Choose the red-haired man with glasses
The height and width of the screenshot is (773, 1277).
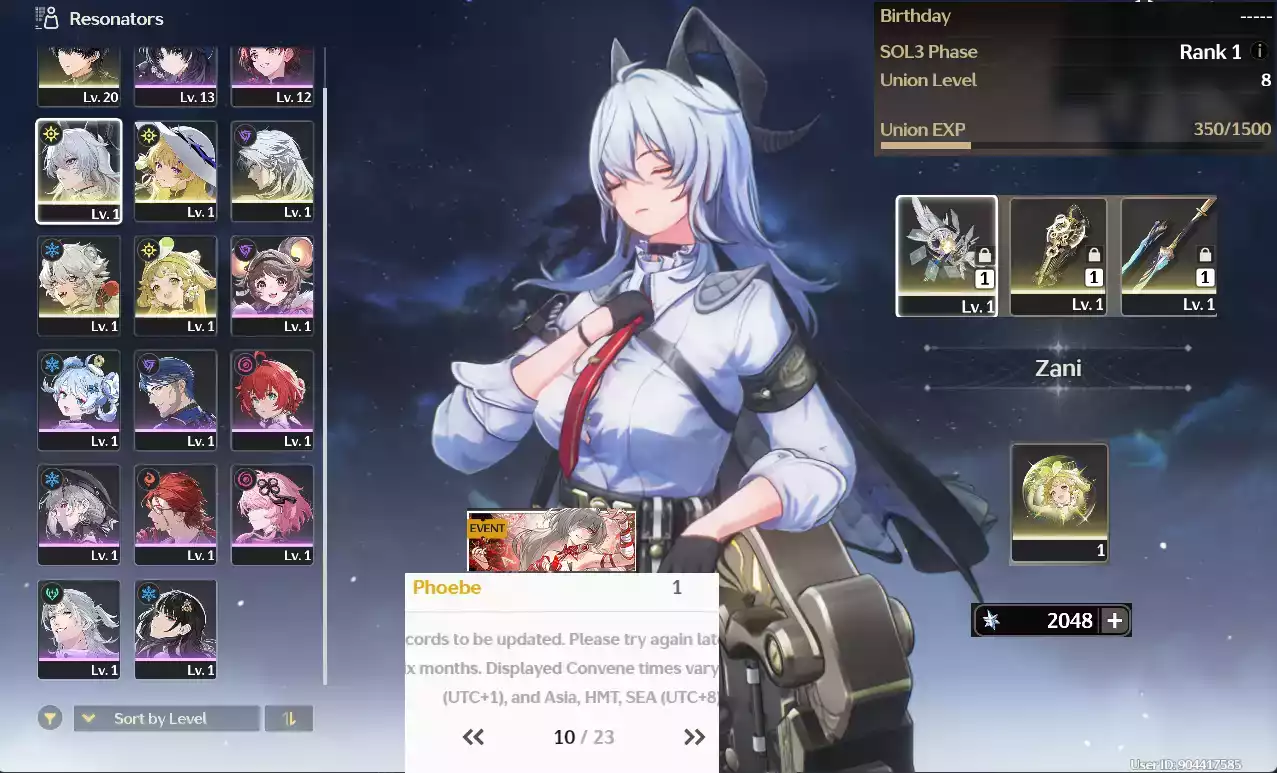point(175,514)
